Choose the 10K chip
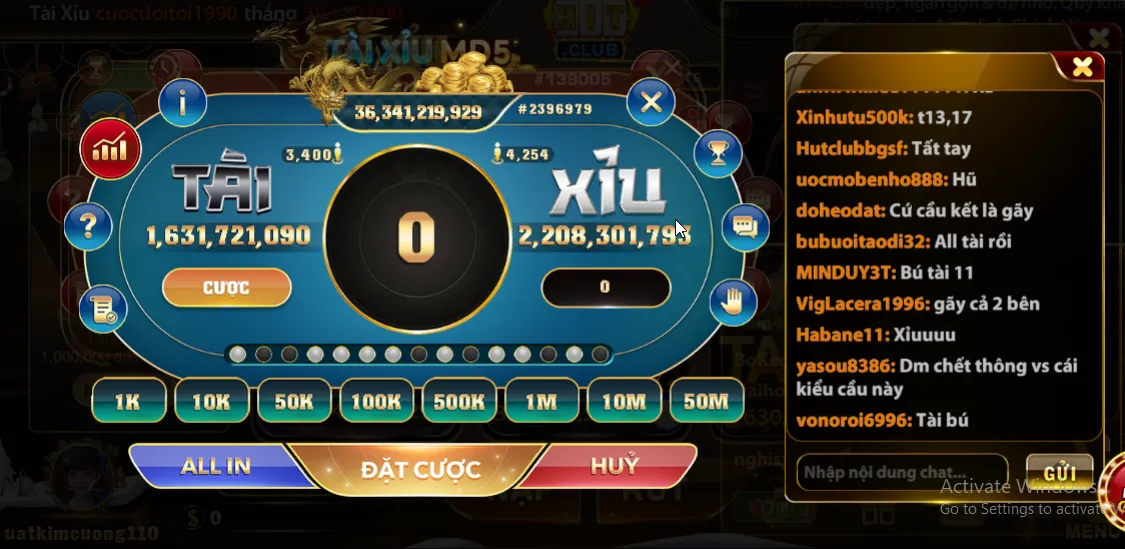The image size is (1125, 549). tap(211, 402)
